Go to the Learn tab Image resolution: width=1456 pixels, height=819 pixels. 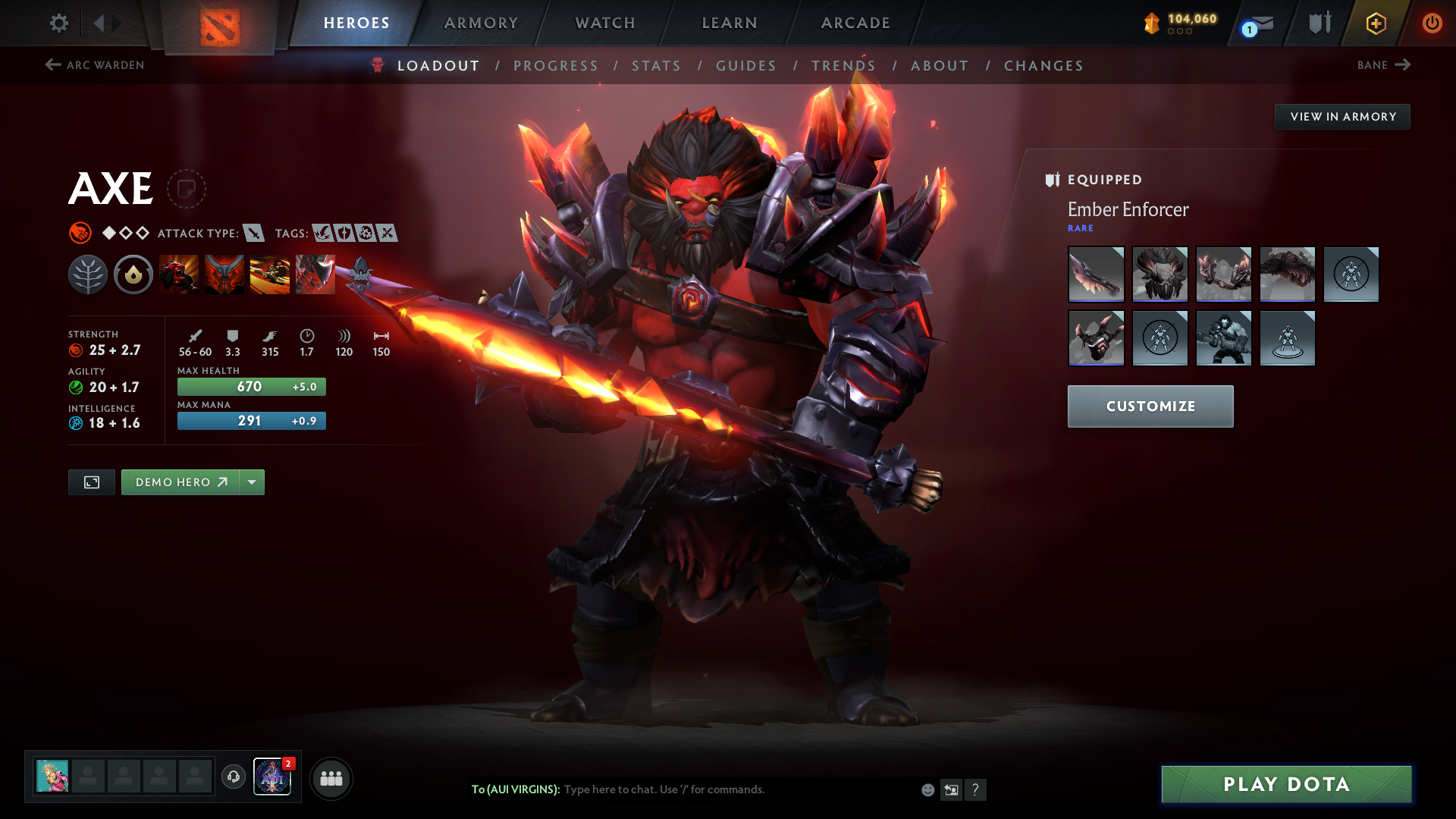tap(730, 23)
